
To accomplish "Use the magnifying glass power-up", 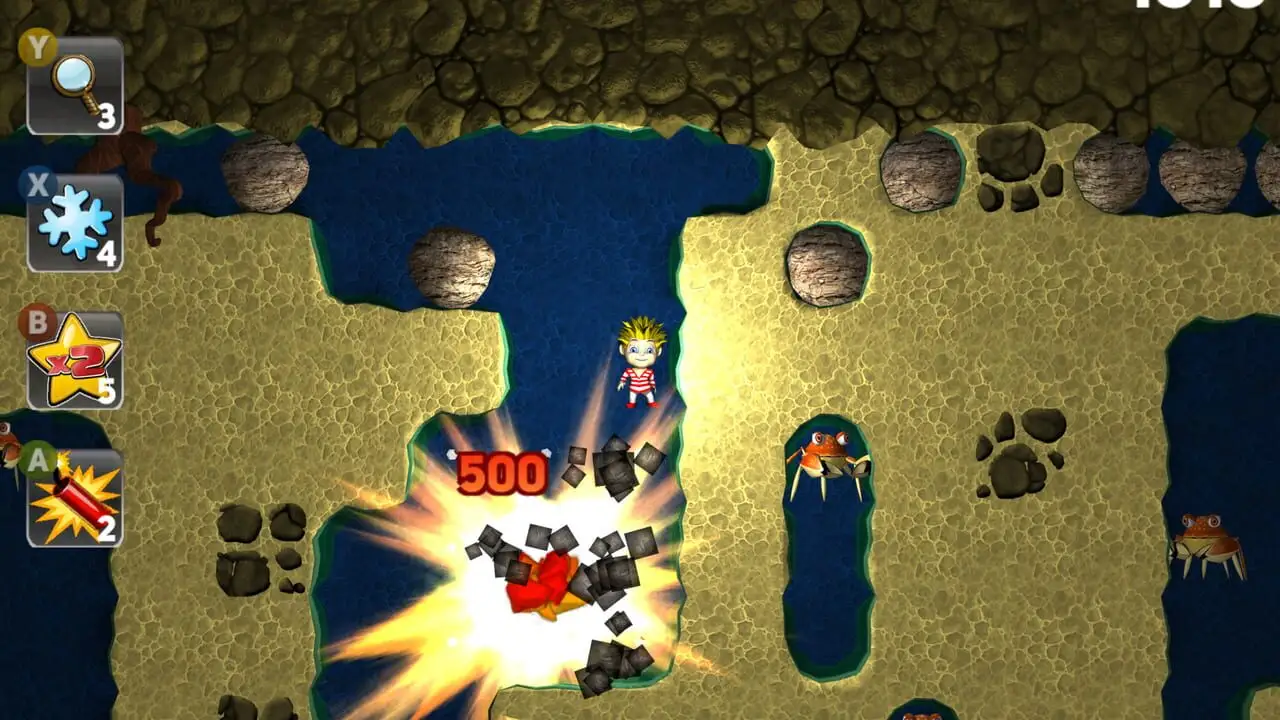I will pos(75,86).
